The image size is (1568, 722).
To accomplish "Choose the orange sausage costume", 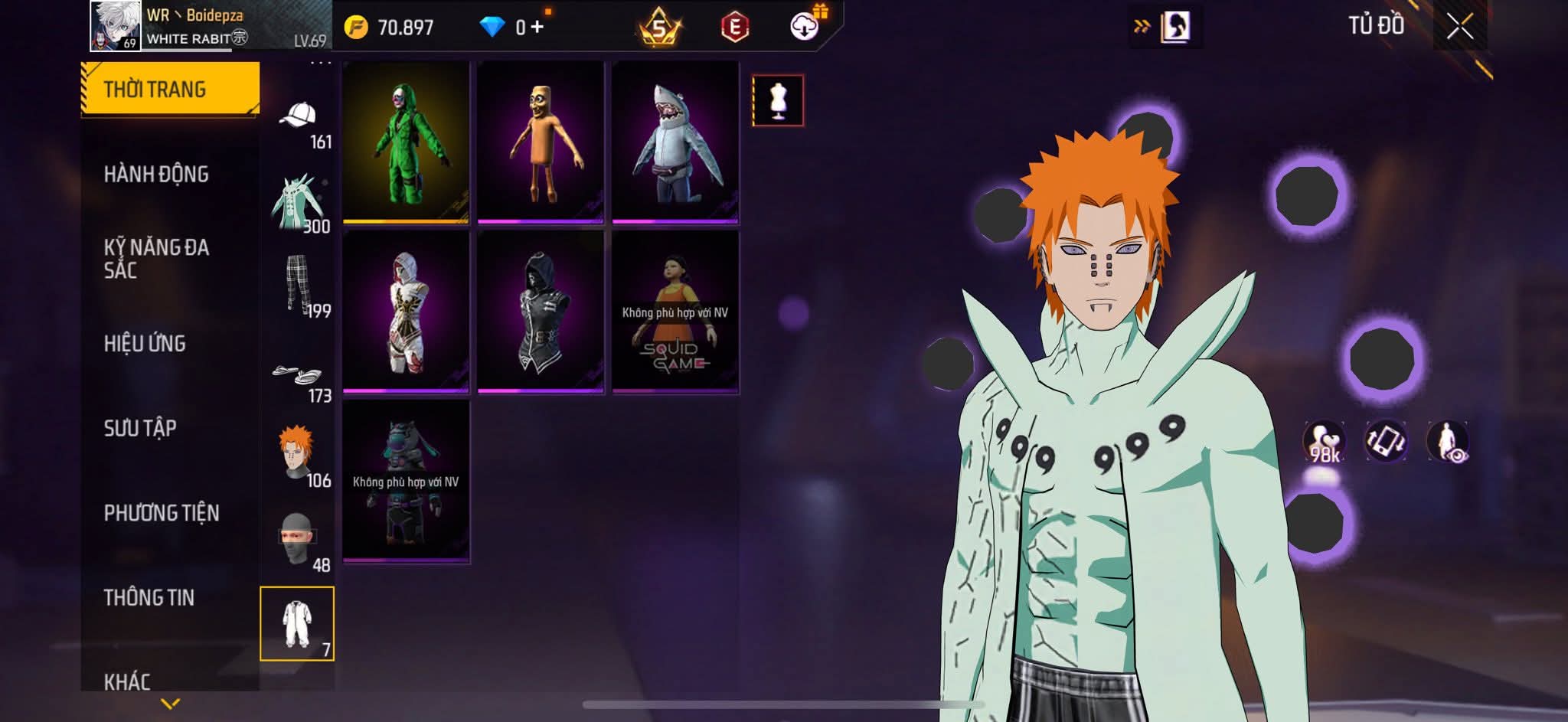I will pos(541,142).
